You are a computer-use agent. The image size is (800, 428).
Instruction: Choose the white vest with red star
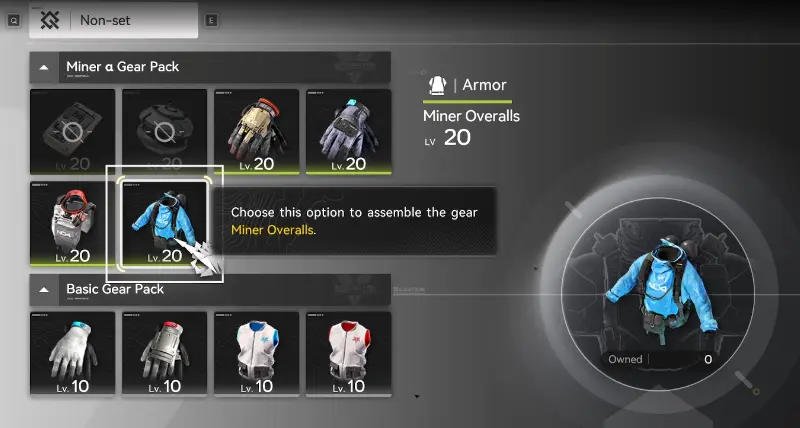tap(349, 354)
